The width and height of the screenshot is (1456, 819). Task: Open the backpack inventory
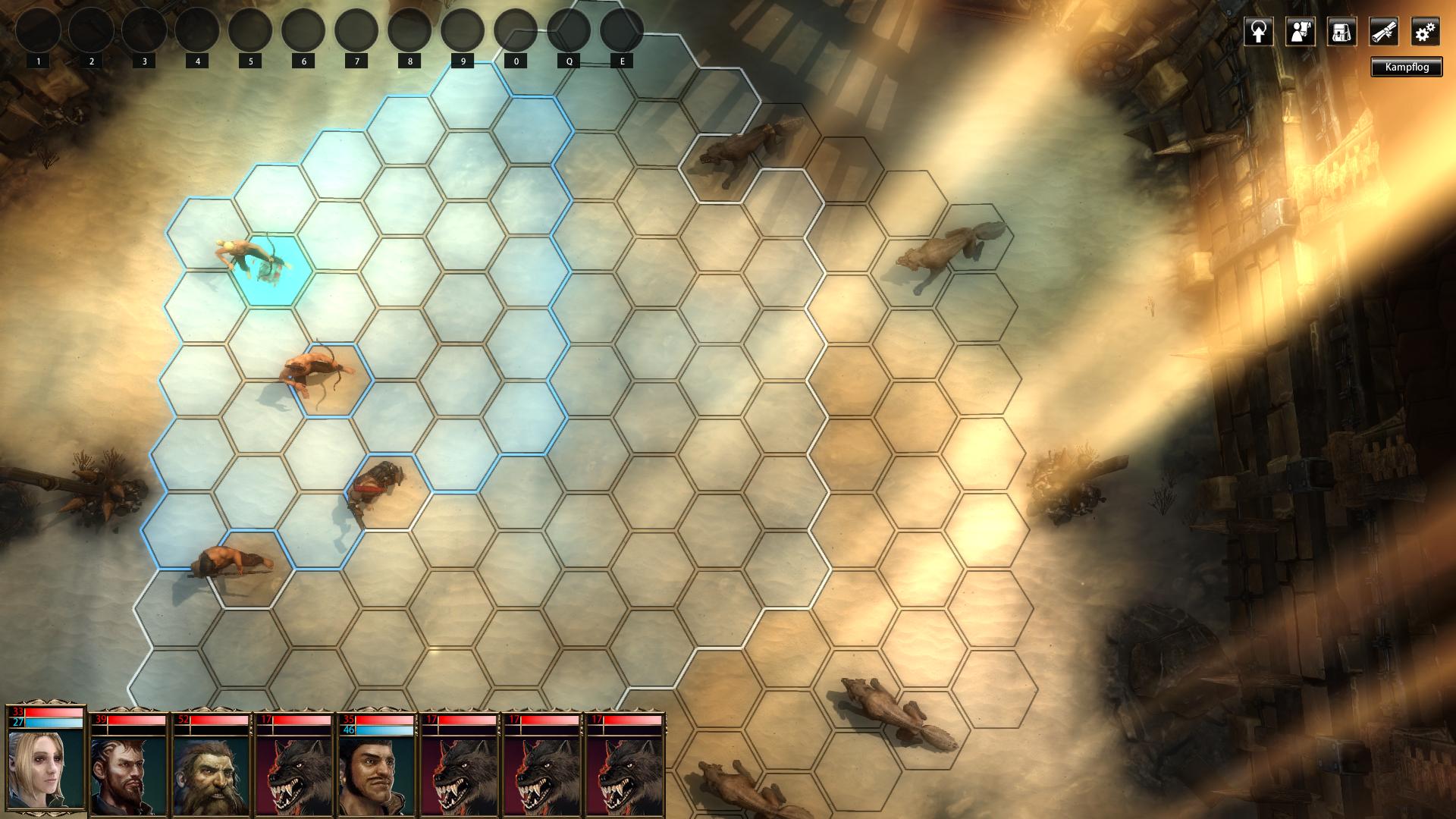pyautogui.click(x=1341, y=33)
